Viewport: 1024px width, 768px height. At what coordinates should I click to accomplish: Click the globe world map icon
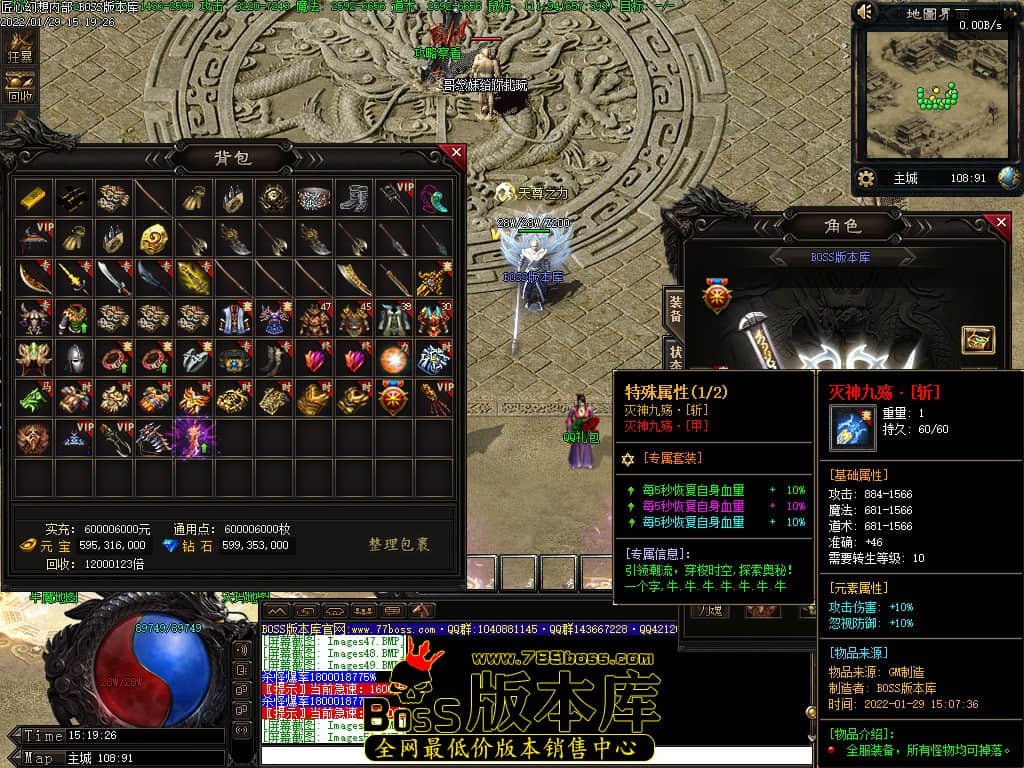point(1008,178)
